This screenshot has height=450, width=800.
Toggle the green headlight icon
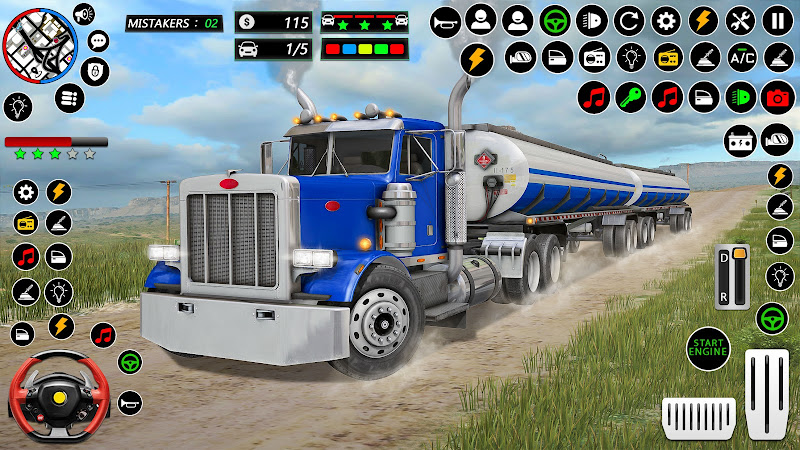coord(740,97)
